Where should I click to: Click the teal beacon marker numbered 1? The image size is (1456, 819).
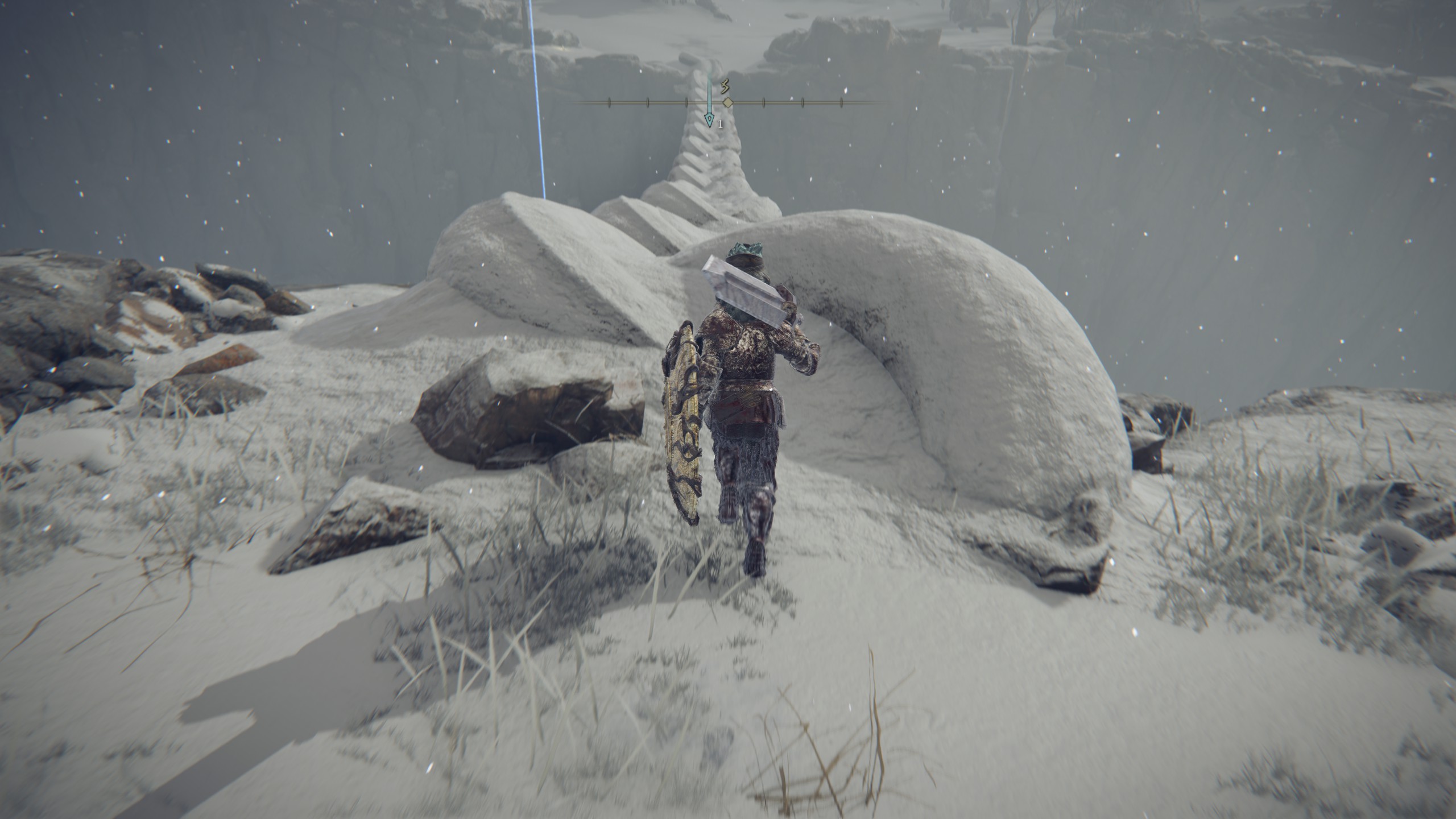709,119
